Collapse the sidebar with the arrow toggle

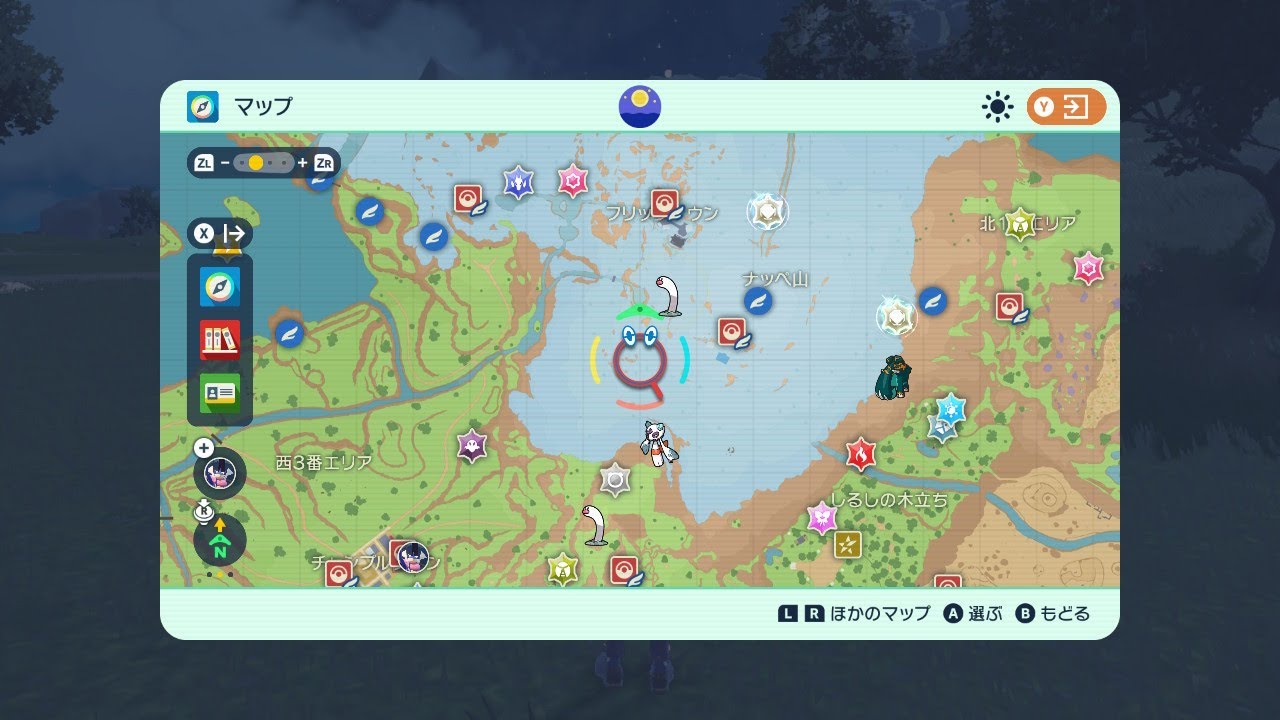click(220, 234)
